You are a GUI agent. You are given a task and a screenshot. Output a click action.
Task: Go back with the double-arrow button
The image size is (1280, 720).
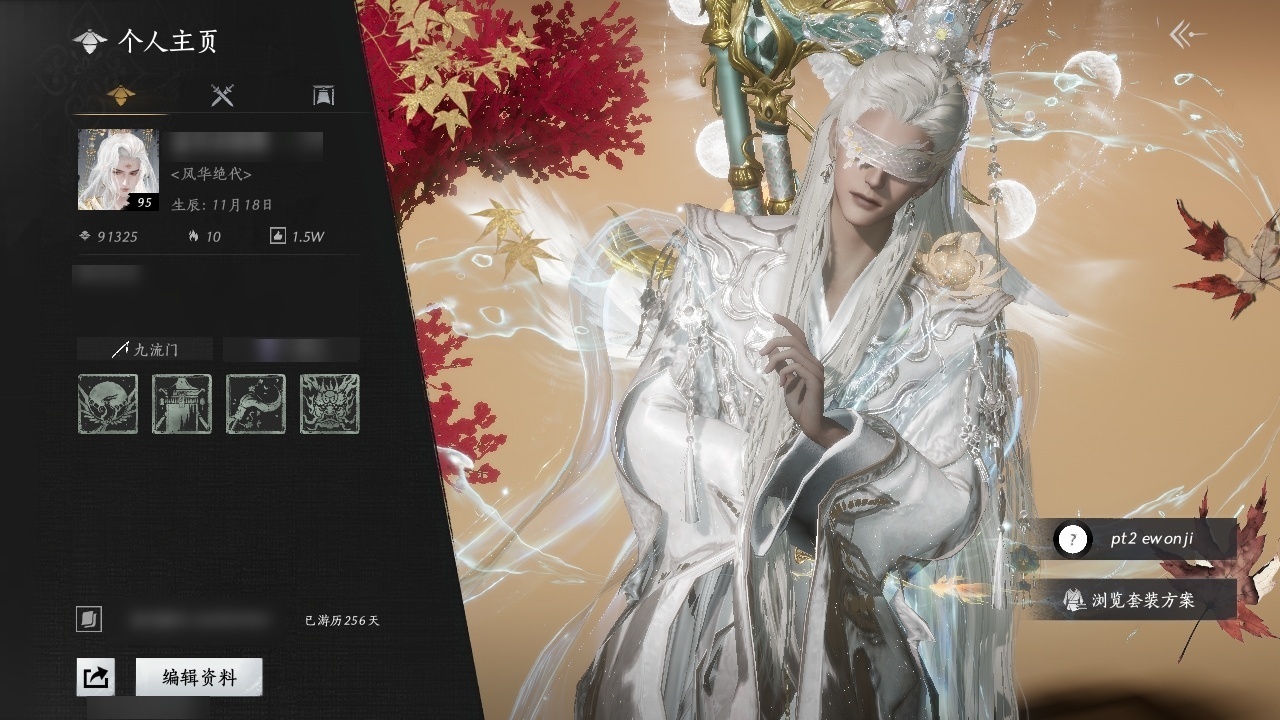tap(1187, 36)
